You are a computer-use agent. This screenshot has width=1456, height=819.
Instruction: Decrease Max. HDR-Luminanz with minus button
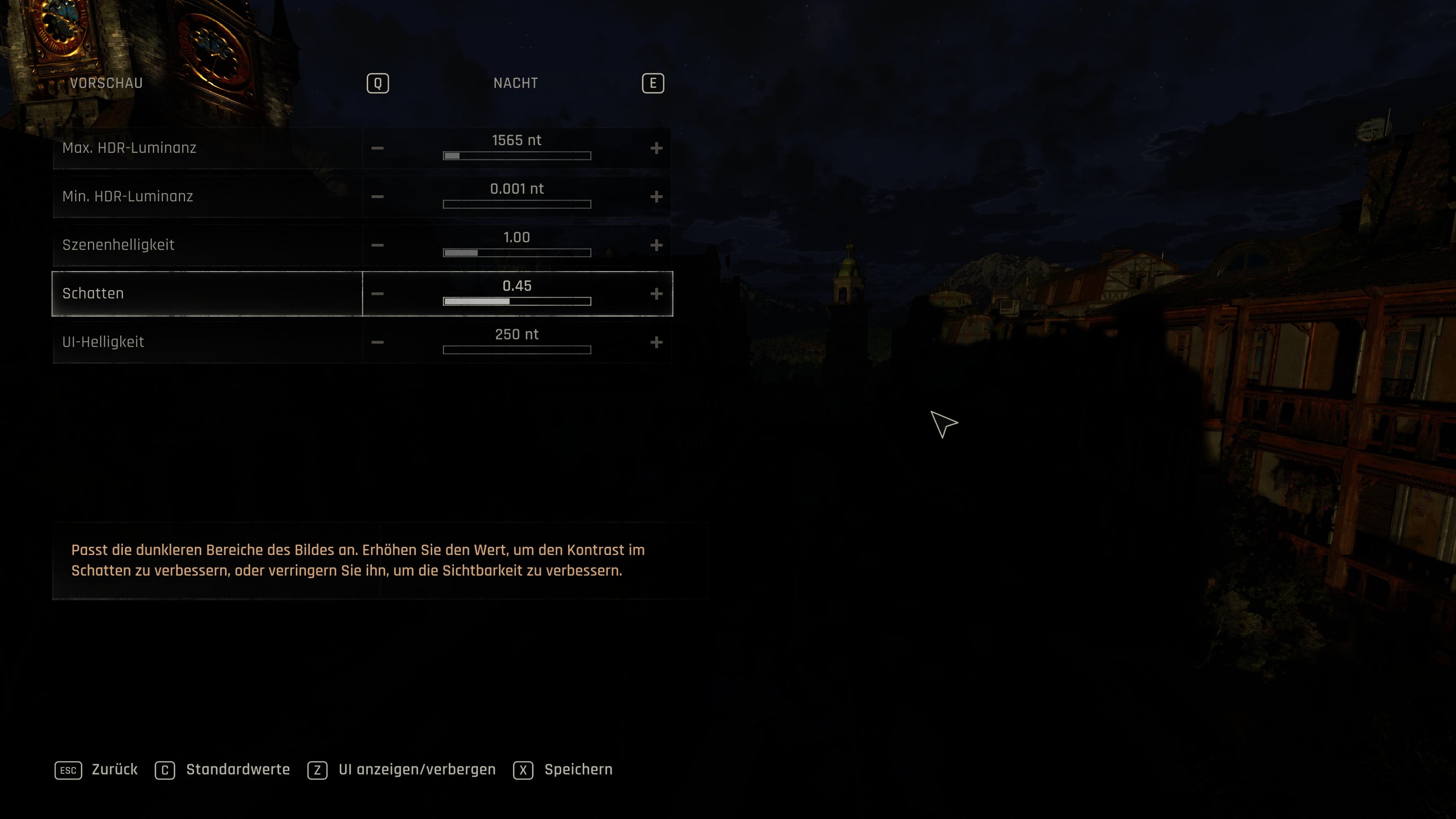[x=378, y=148]
